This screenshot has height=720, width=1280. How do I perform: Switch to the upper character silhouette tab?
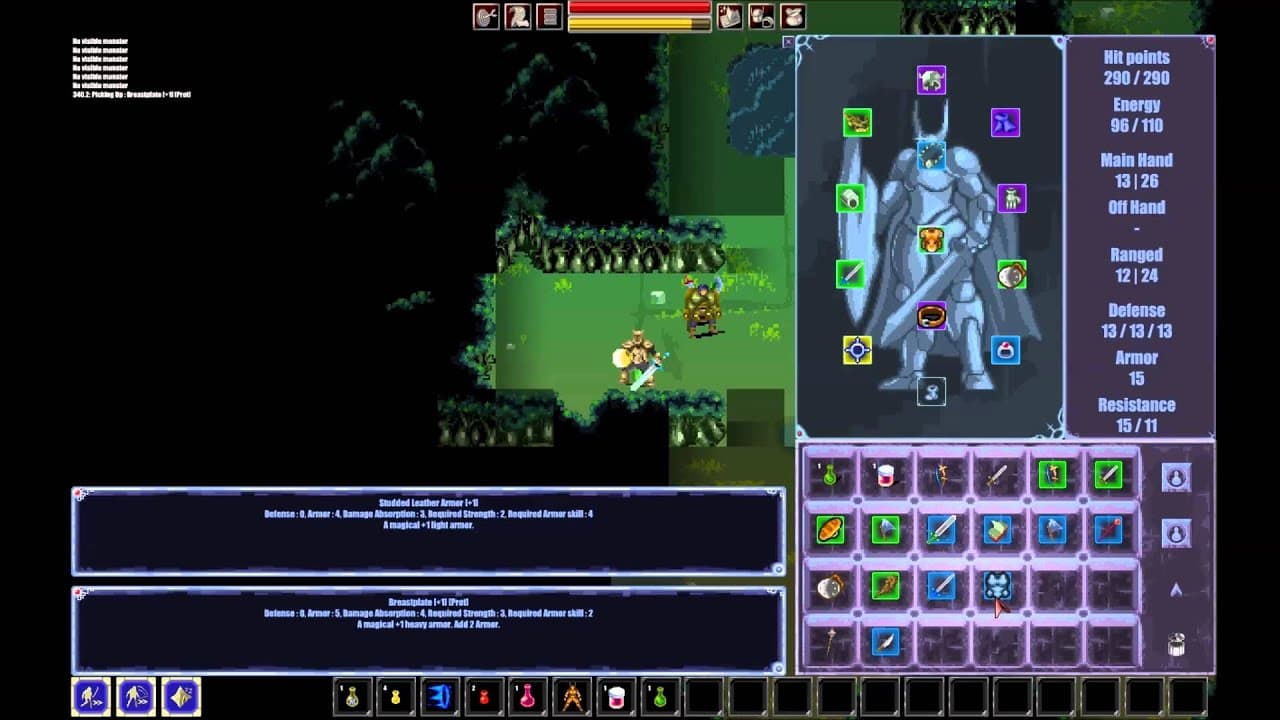[x=1175, y=477]
